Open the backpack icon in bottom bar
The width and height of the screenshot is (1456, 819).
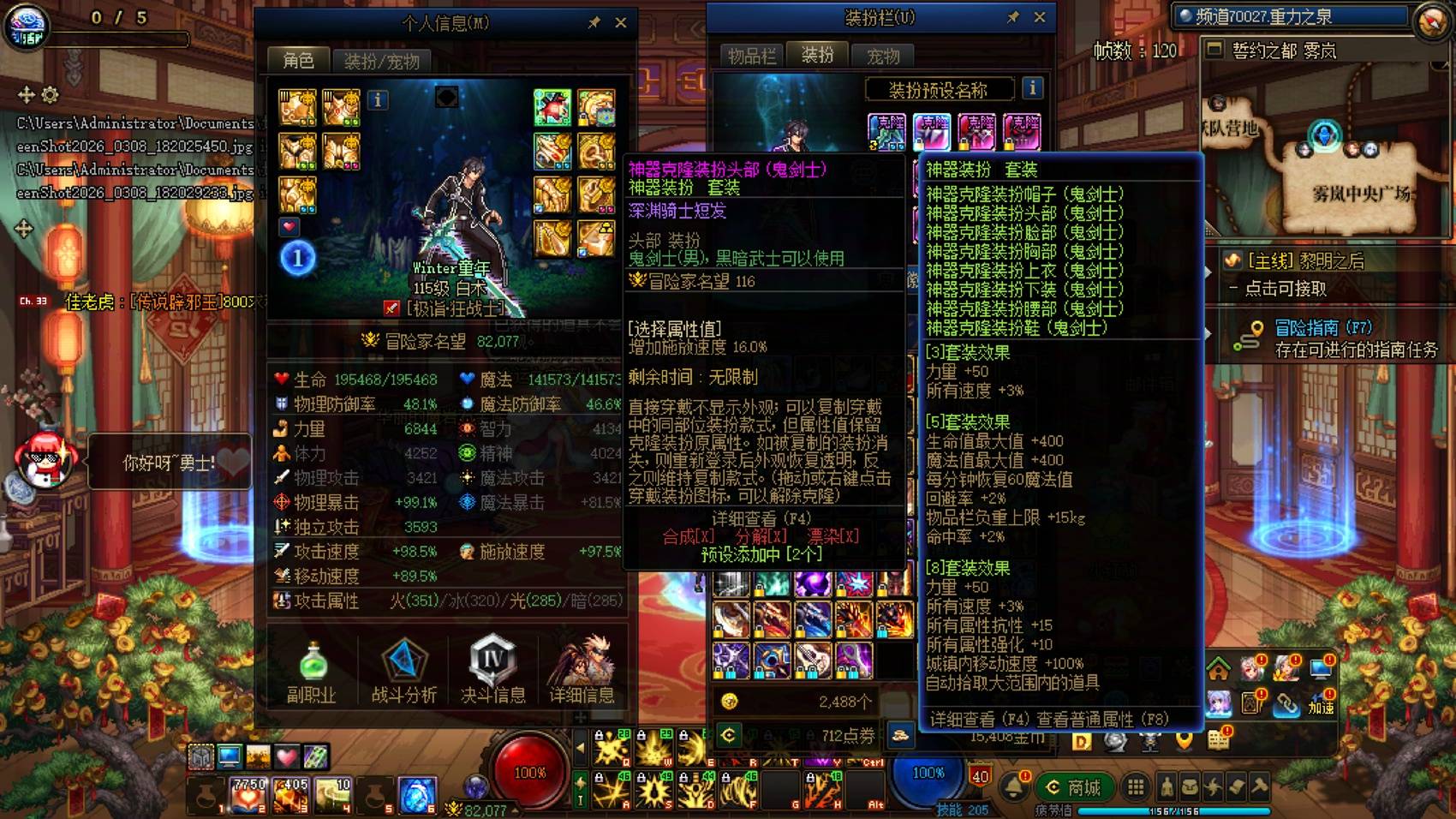[x=1189, y=786]
